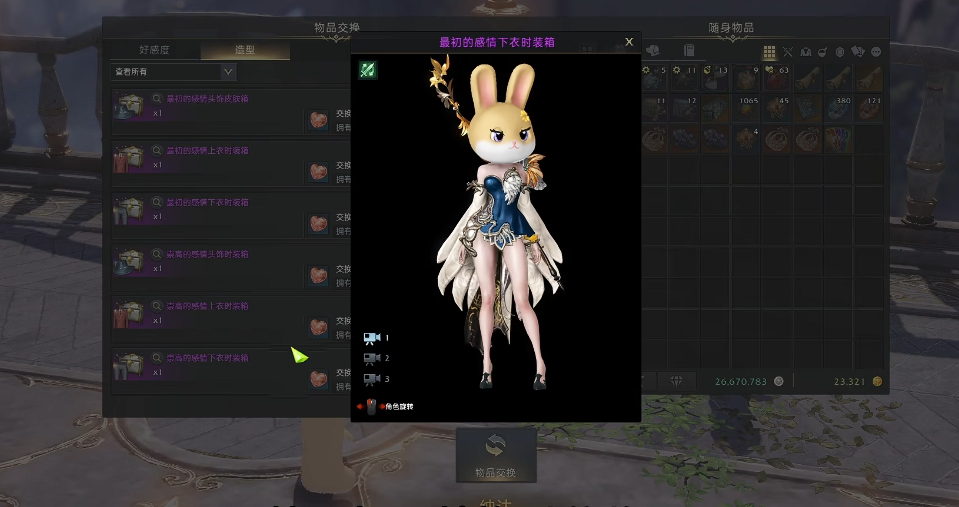Open the diamond icon button under the inventory

677,381
